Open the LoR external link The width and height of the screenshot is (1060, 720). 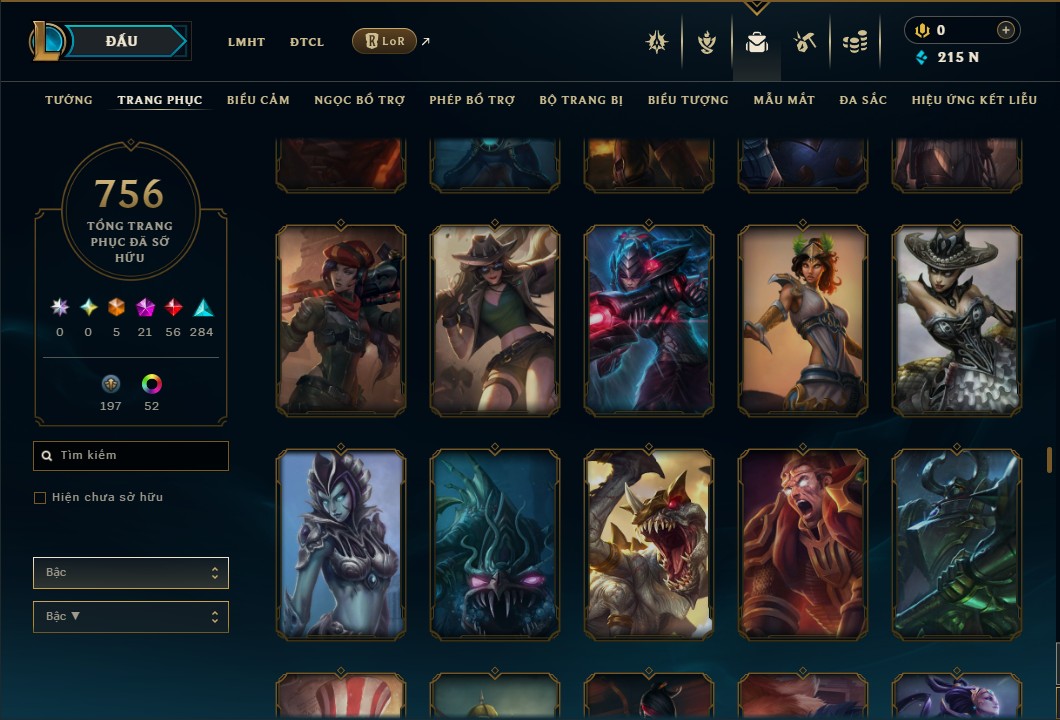click(x=385, y=41)
